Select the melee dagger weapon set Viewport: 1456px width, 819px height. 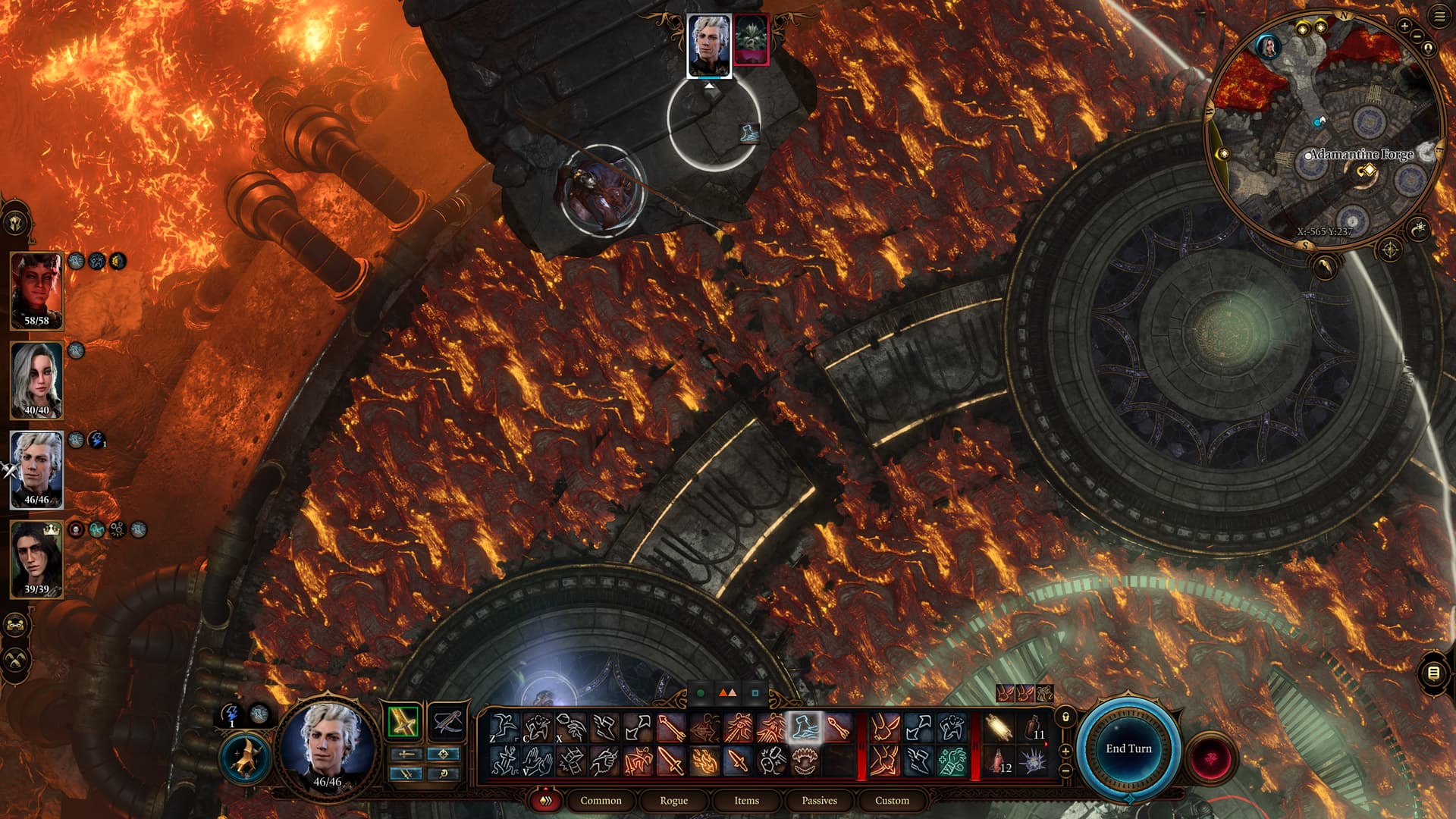pyautogui.click(x=403, y=722)
